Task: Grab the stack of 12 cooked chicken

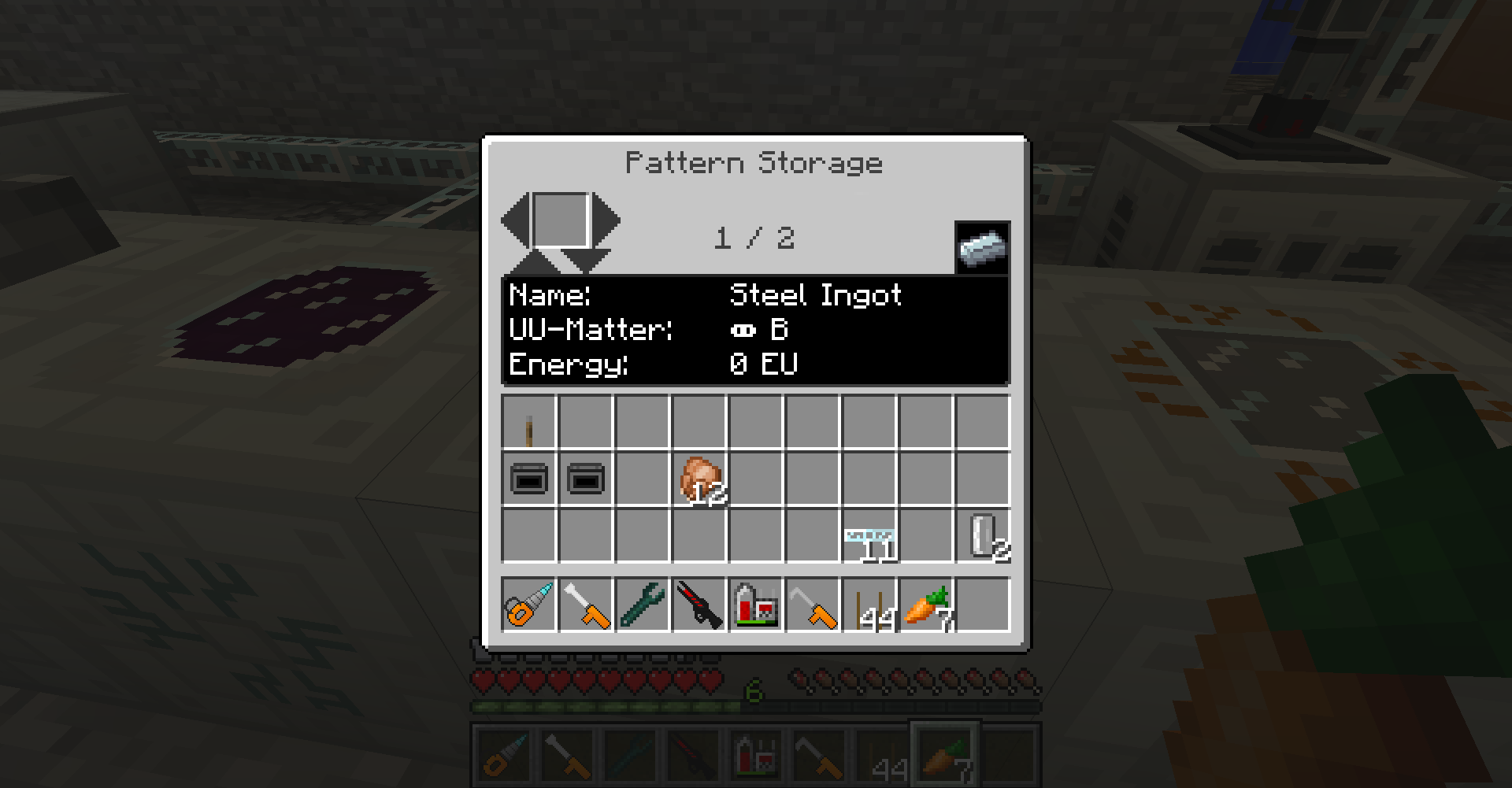Action: (699, 479)
